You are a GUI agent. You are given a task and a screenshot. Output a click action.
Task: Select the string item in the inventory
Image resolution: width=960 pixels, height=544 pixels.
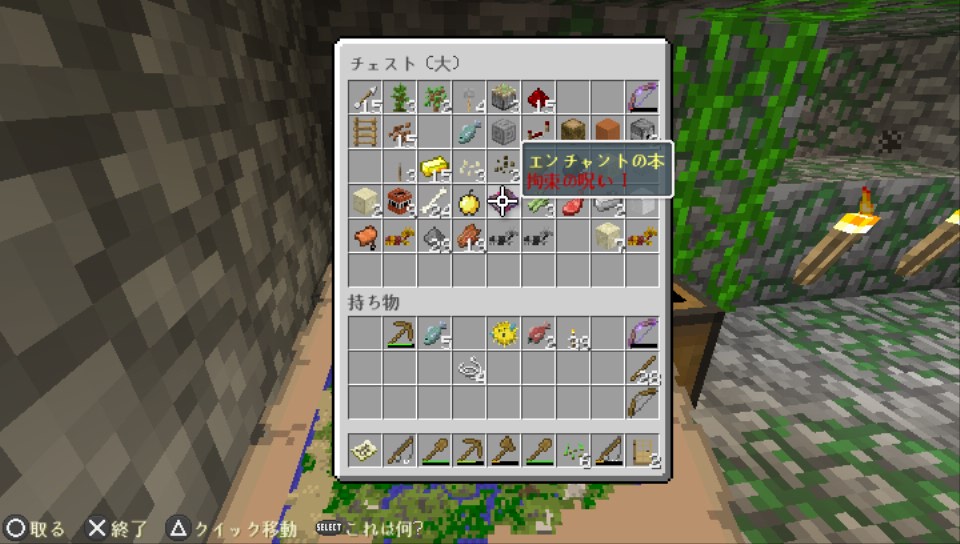(468, 369)
